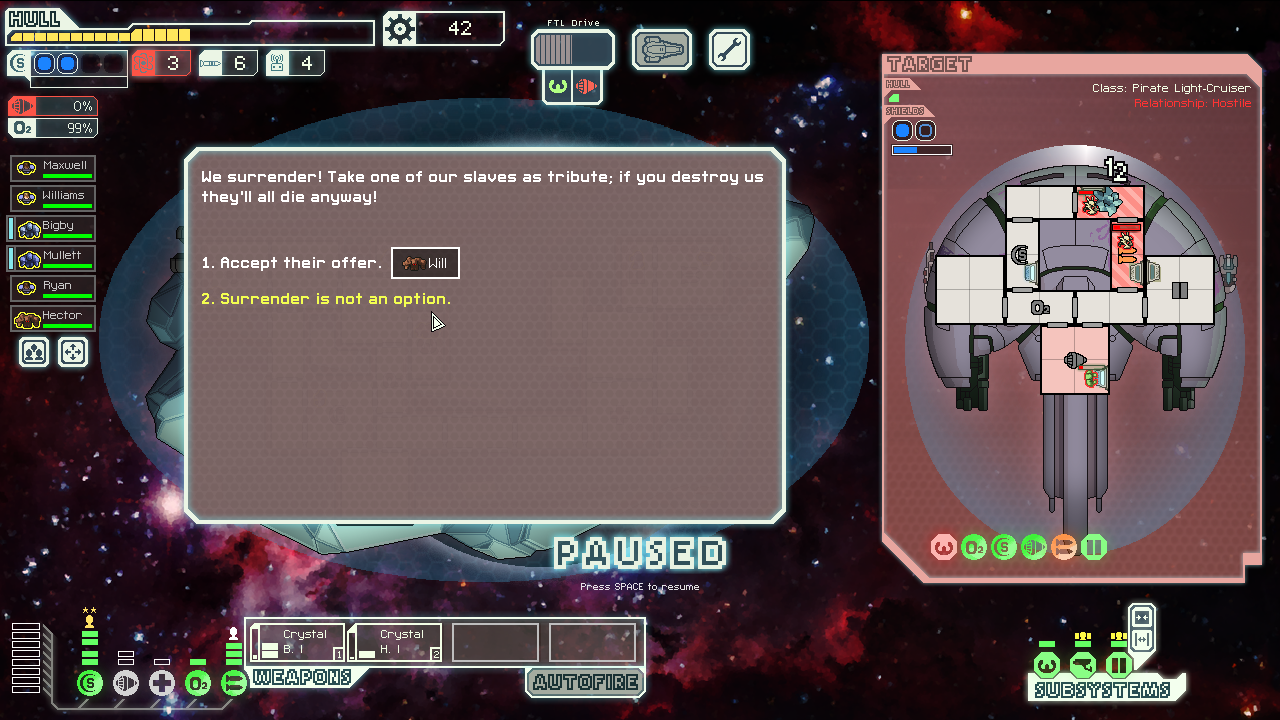
Task: Open the ship overview screen
Action: [662, 49]
